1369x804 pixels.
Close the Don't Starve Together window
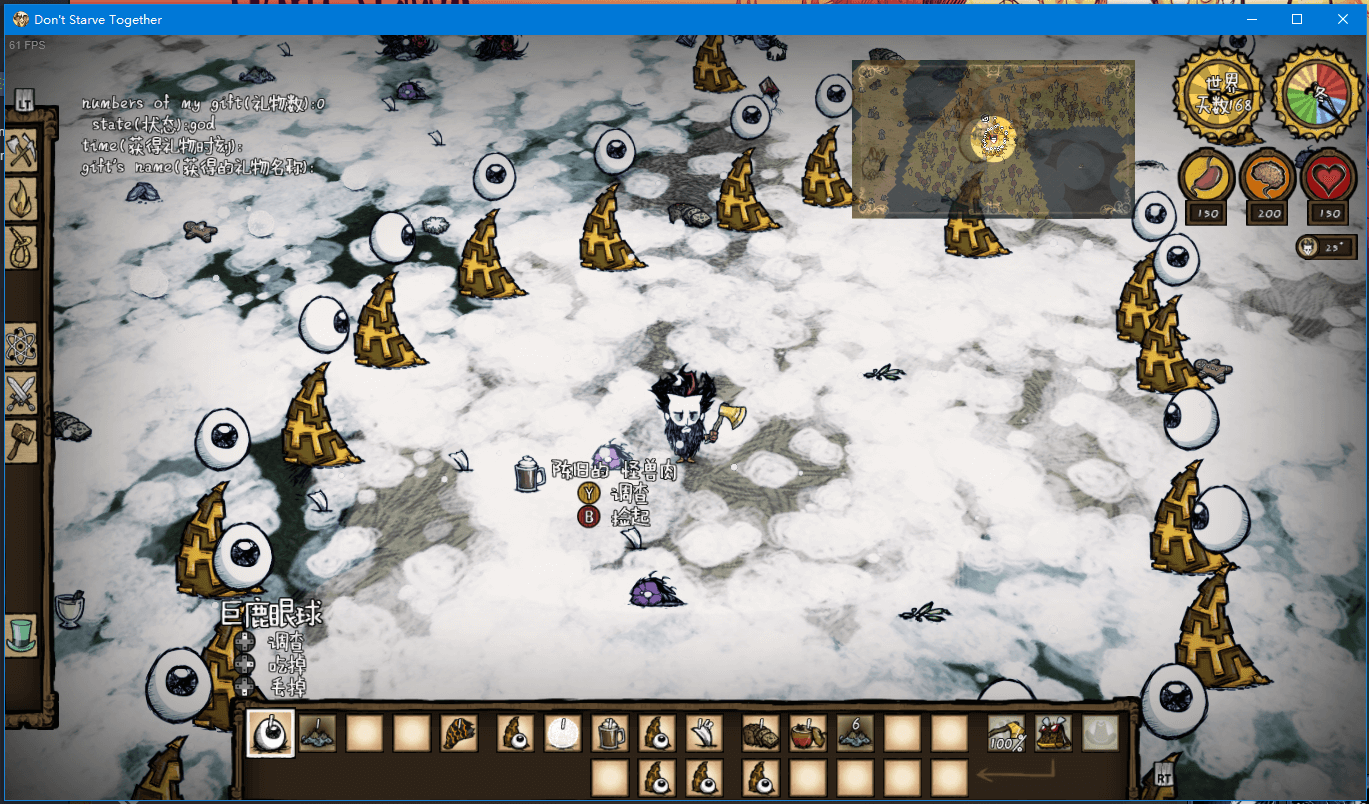coord(1343,19)
